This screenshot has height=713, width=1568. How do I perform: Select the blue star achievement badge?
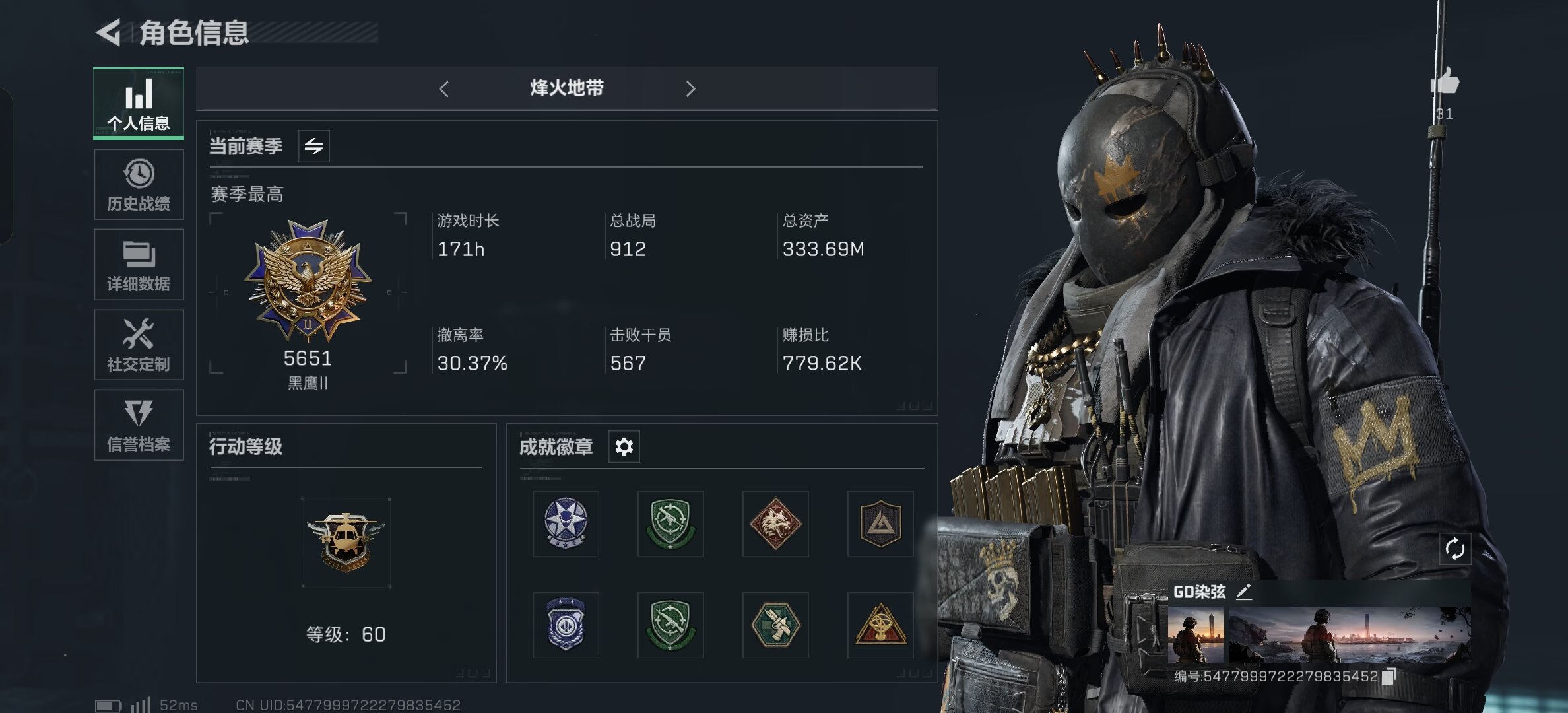click(565, 524)
